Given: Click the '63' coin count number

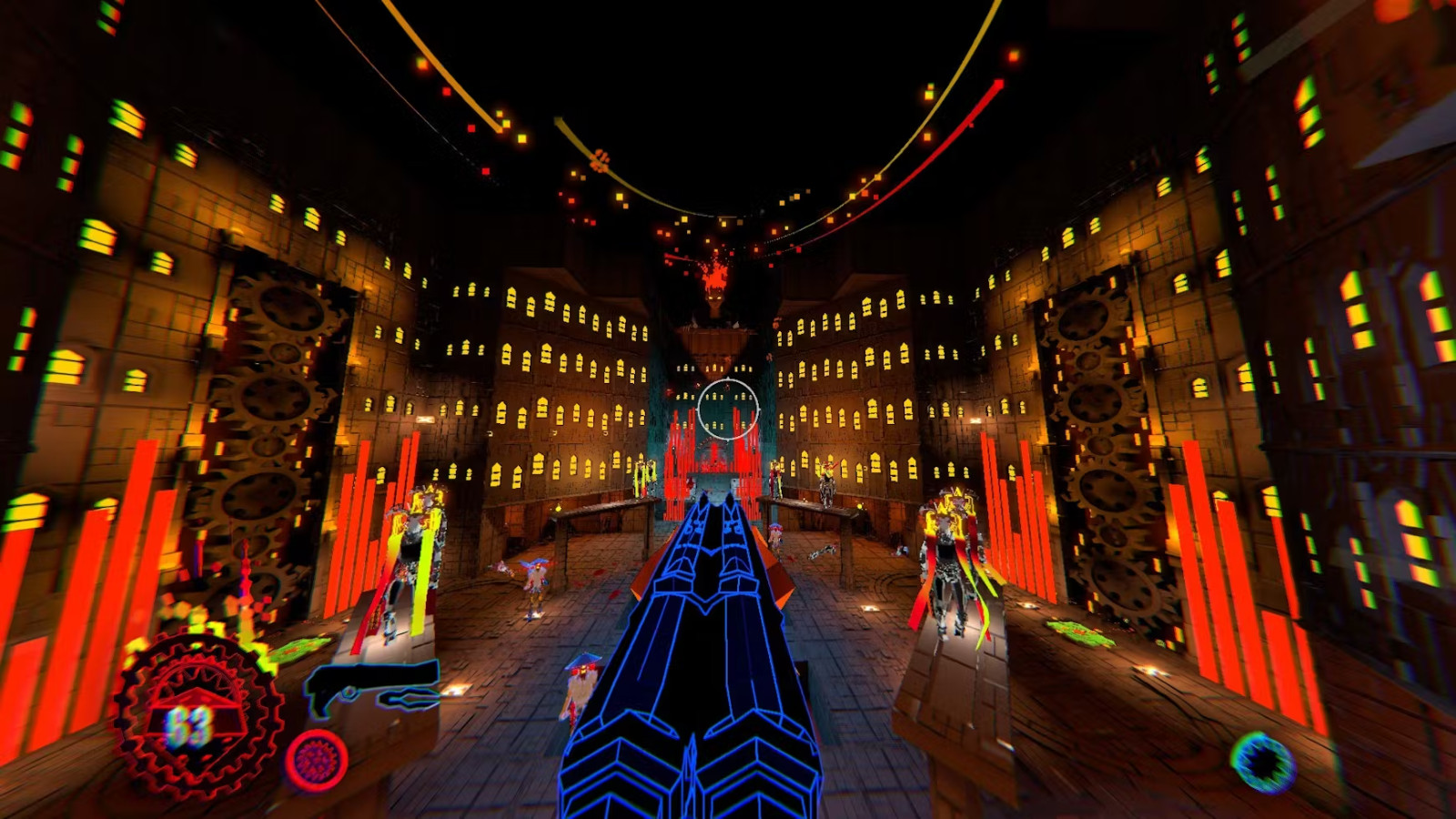Looking at the screenshot, I should coord(191,725).
